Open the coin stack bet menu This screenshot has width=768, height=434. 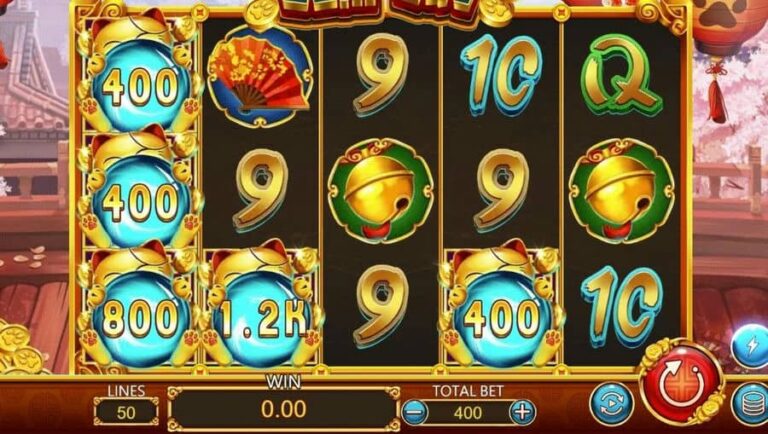coord(750,404)
